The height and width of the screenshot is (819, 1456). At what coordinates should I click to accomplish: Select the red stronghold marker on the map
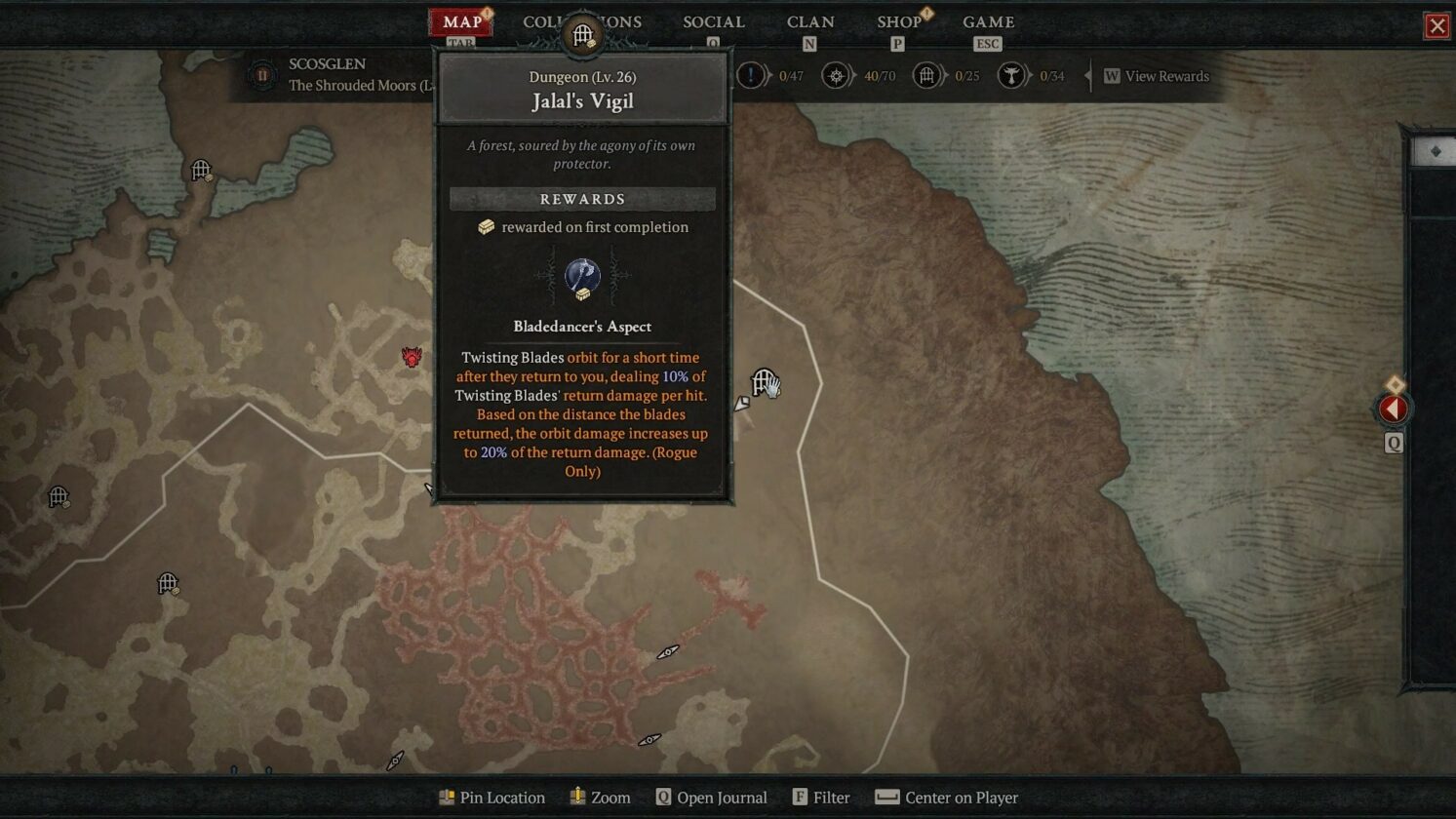click(x=411, y=357)
